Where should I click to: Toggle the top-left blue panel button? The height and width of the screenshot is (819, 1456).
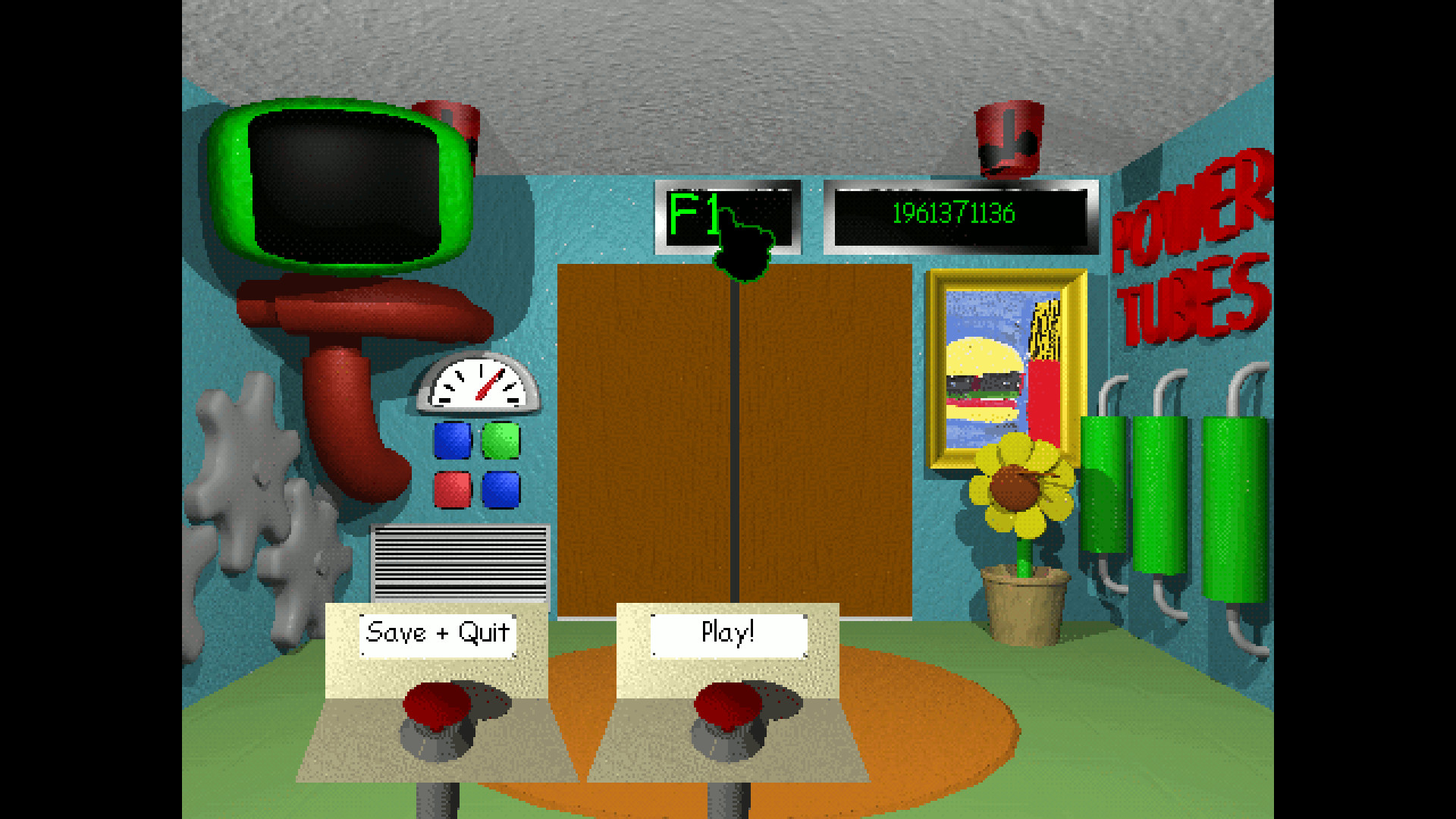point(453,440)
